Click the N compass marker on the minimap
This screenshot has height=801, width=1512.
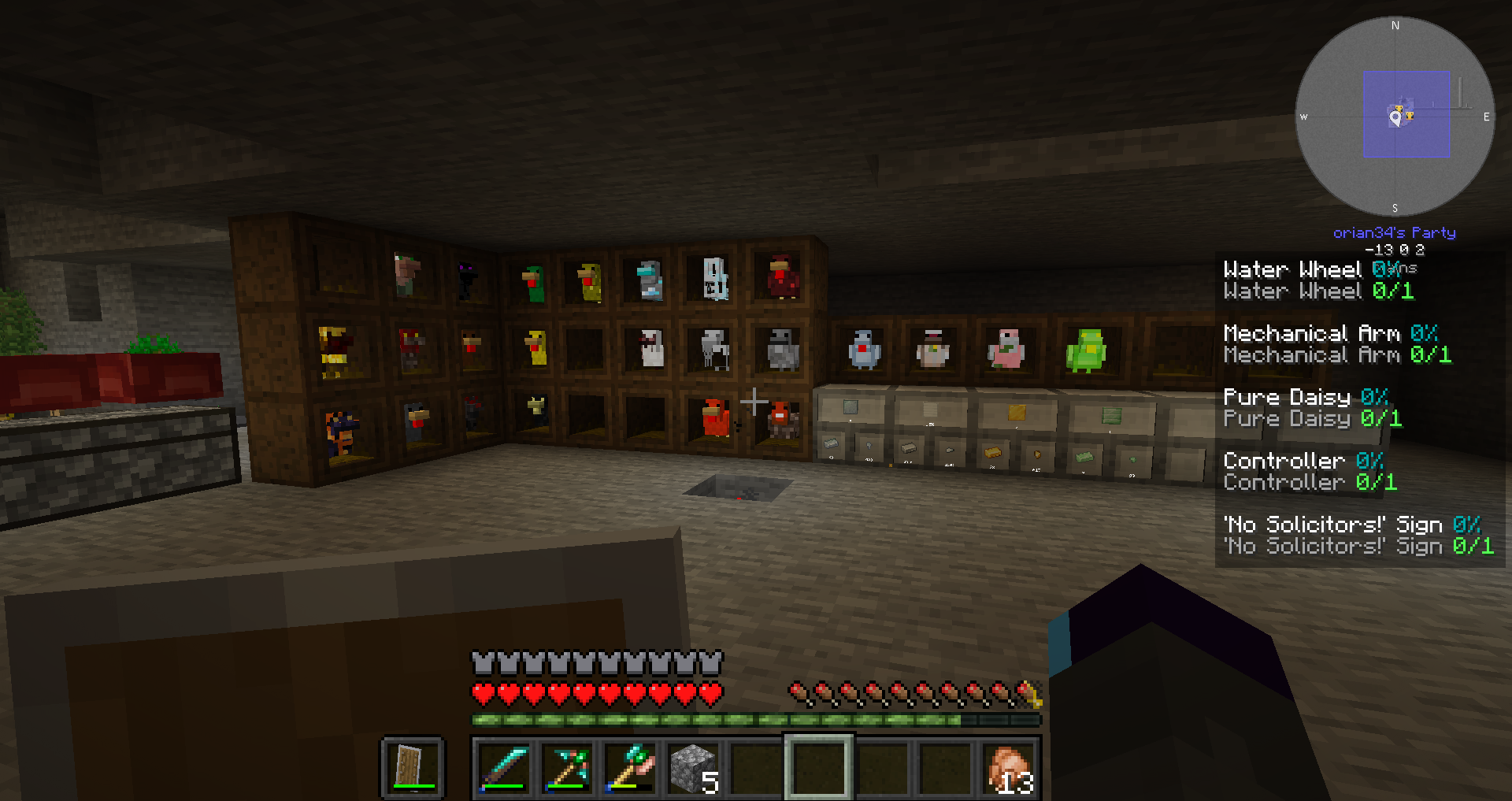[1395, 26]
